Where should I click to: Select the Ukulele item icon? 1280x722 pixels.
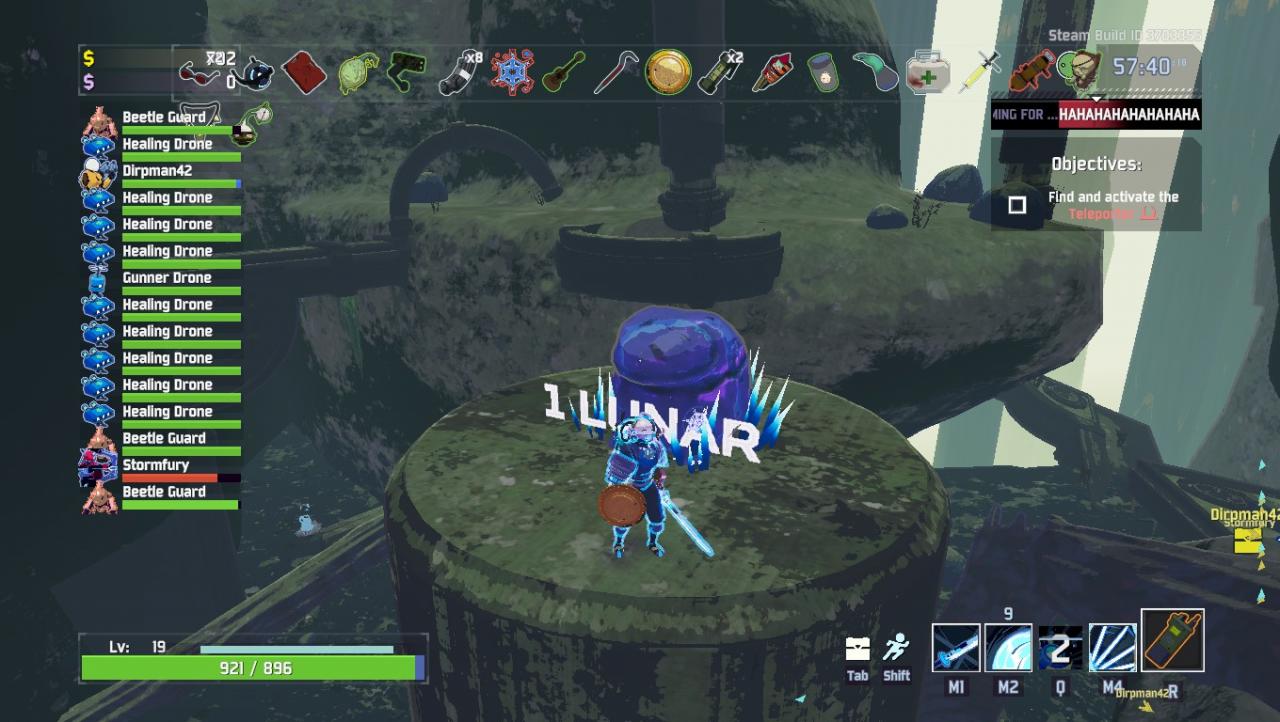coord(563,73)
